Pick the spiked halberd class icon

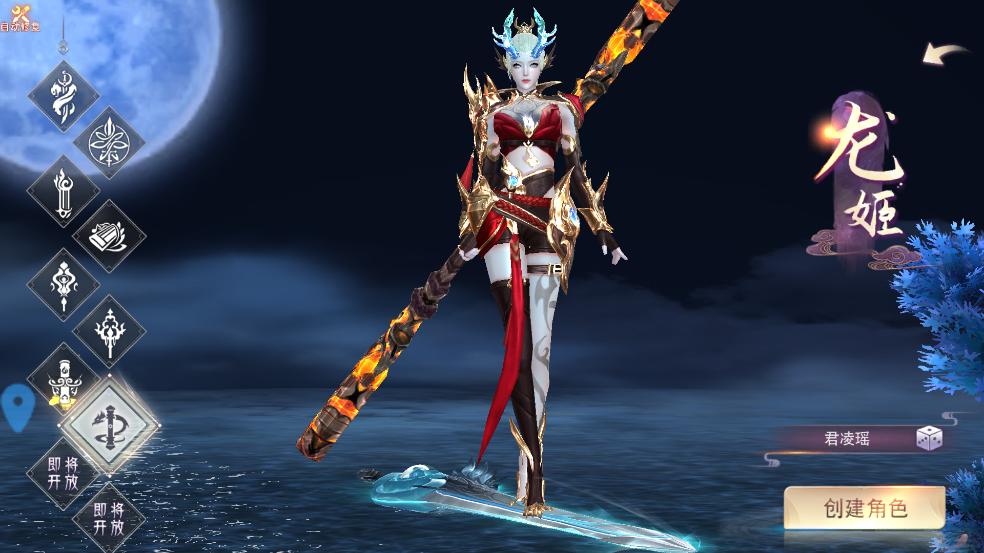click(109, 330)
